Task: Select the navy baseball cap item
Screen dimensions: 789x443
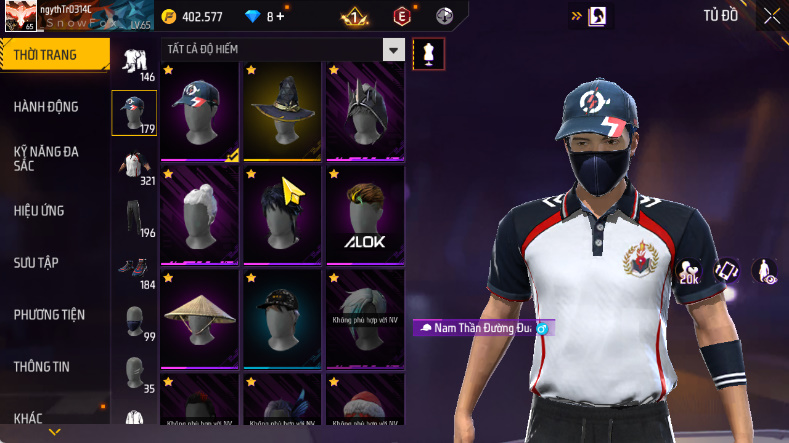Action: tap(200, 112)
